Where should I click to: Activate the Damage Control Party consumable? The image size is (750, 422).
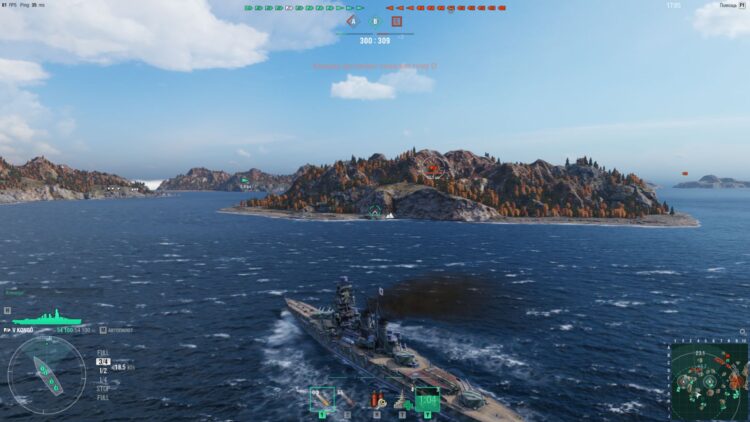coord(377,398)
